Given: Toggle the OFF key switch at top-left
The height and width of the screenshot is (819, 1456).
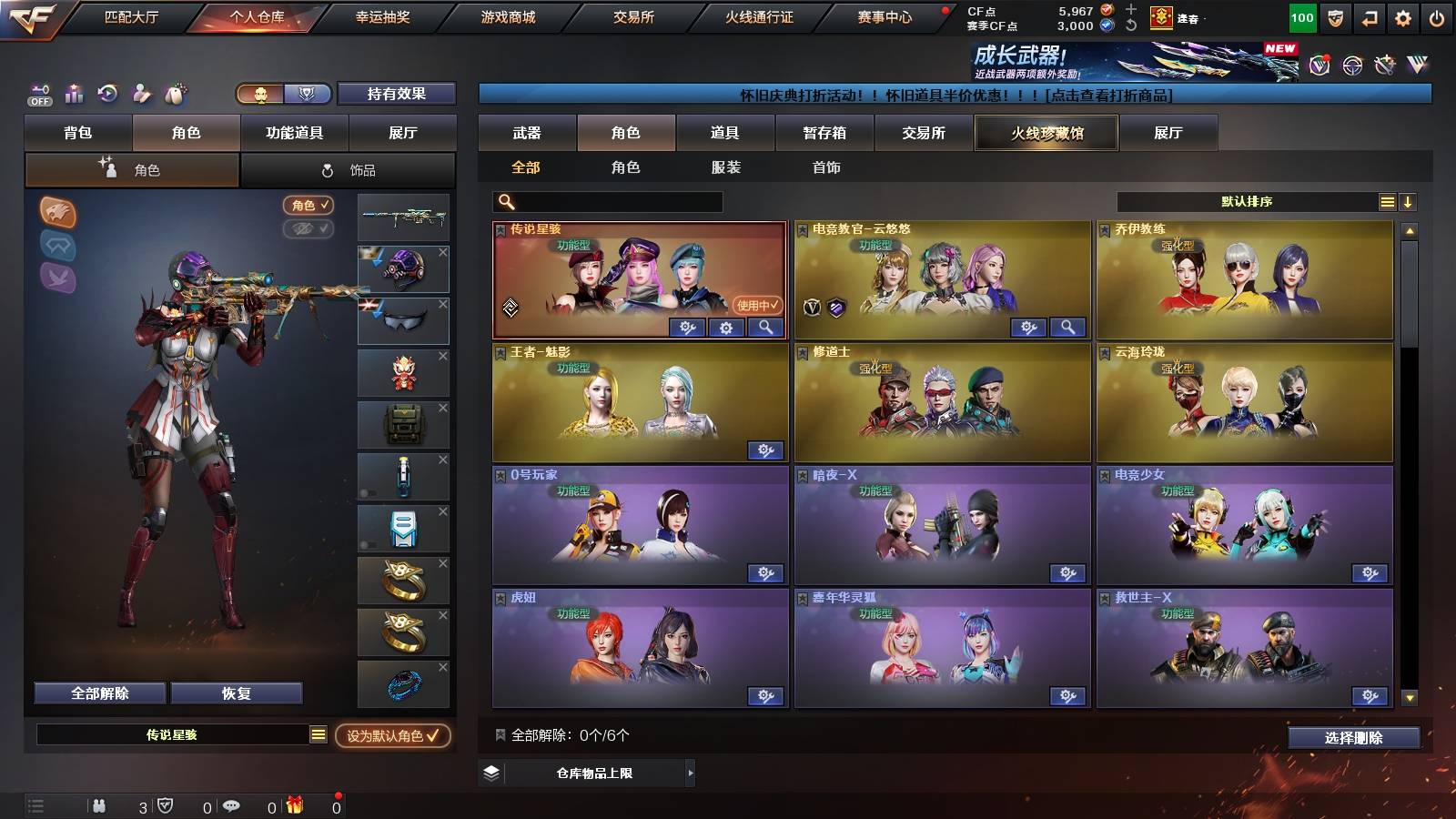Looking at the screenshot, I should click(38, 91).
